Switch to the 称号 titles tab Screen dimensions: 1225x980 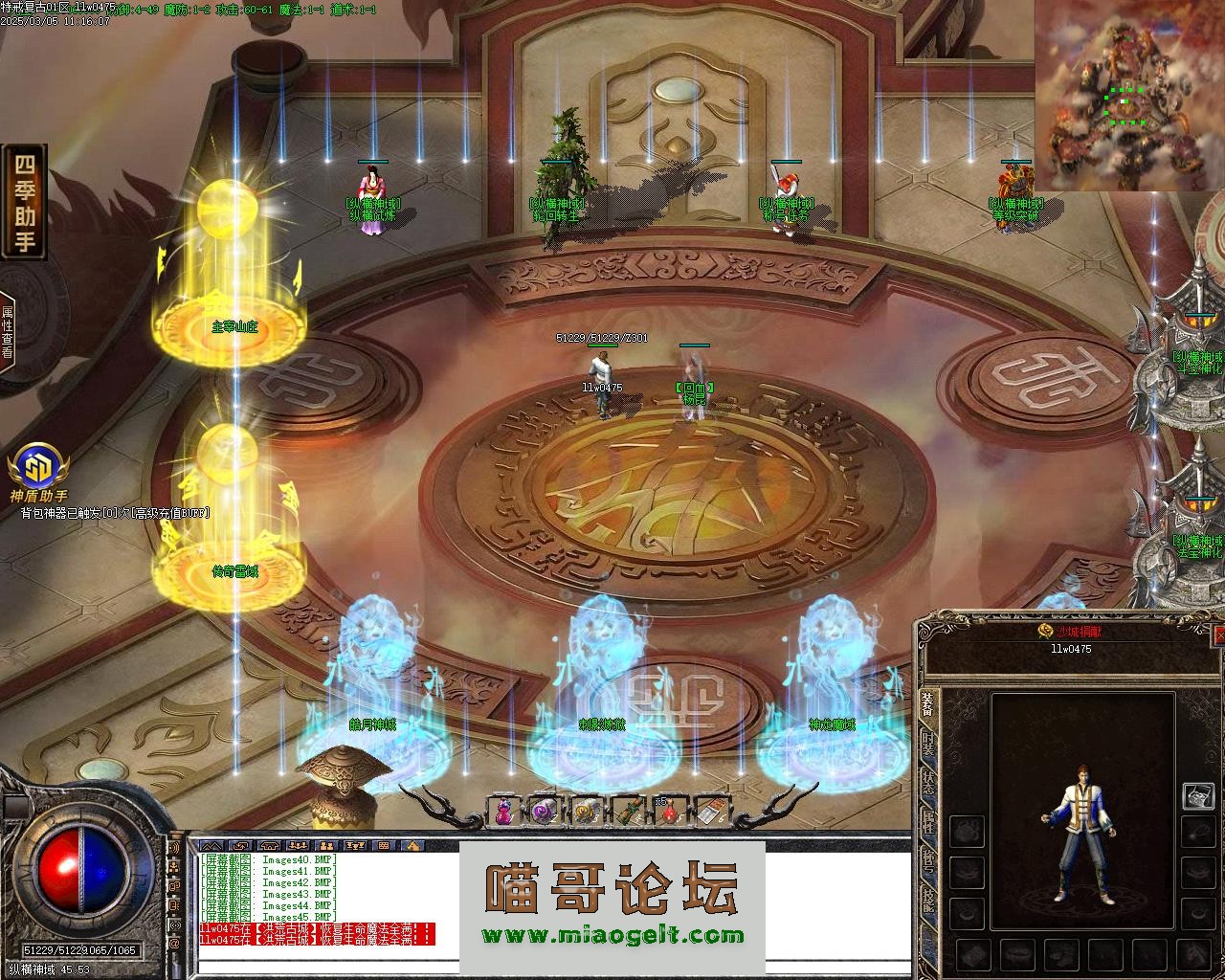[x=927, y=860]
